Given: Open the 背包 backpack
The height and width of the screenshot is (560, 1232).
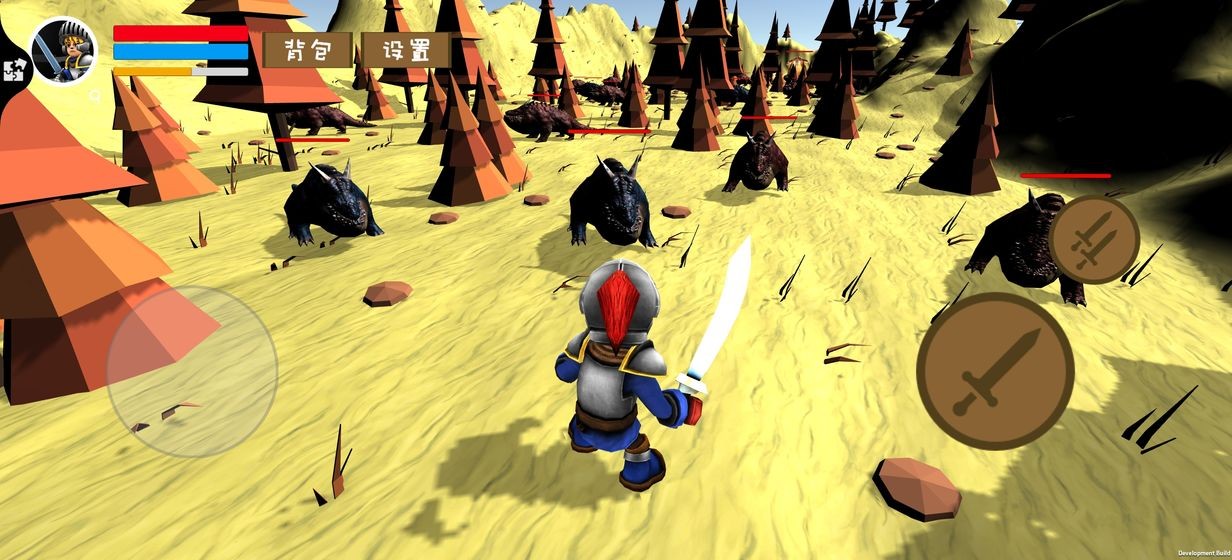Looking at the screenshot, I should pyautogui.click(x=307, y=50).
